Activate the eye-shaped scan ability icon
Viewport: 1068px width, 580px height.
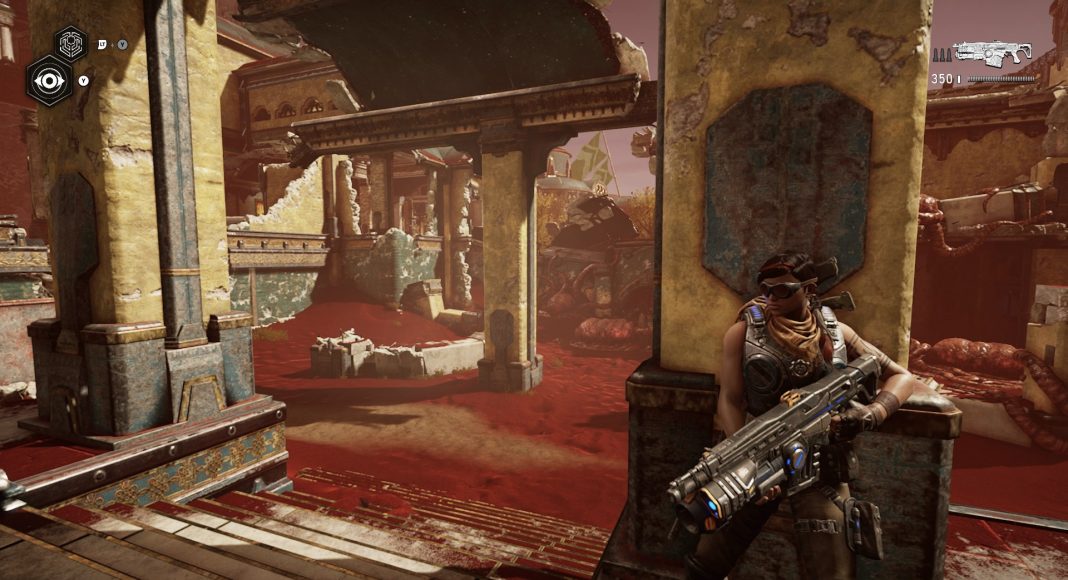pyautogui.click(x=48, y=80)
